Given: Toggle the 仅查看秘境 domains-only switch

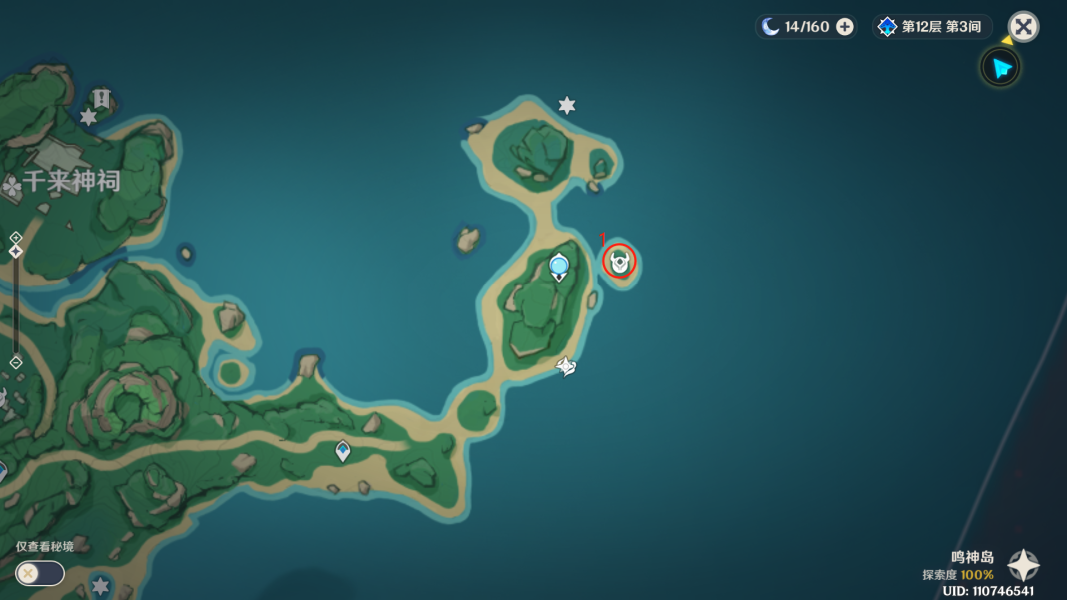Looking at the screenshot, I should pos(40,573).
